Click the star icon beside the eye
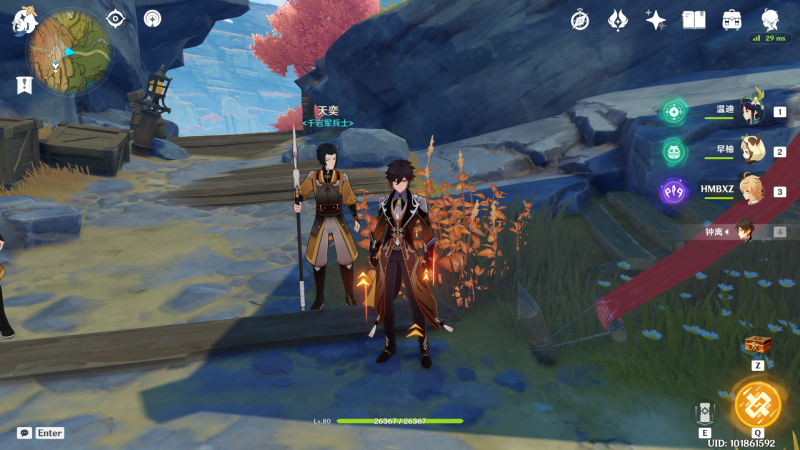The height and width of the screenshot is (450, 800). click(152, 18)
